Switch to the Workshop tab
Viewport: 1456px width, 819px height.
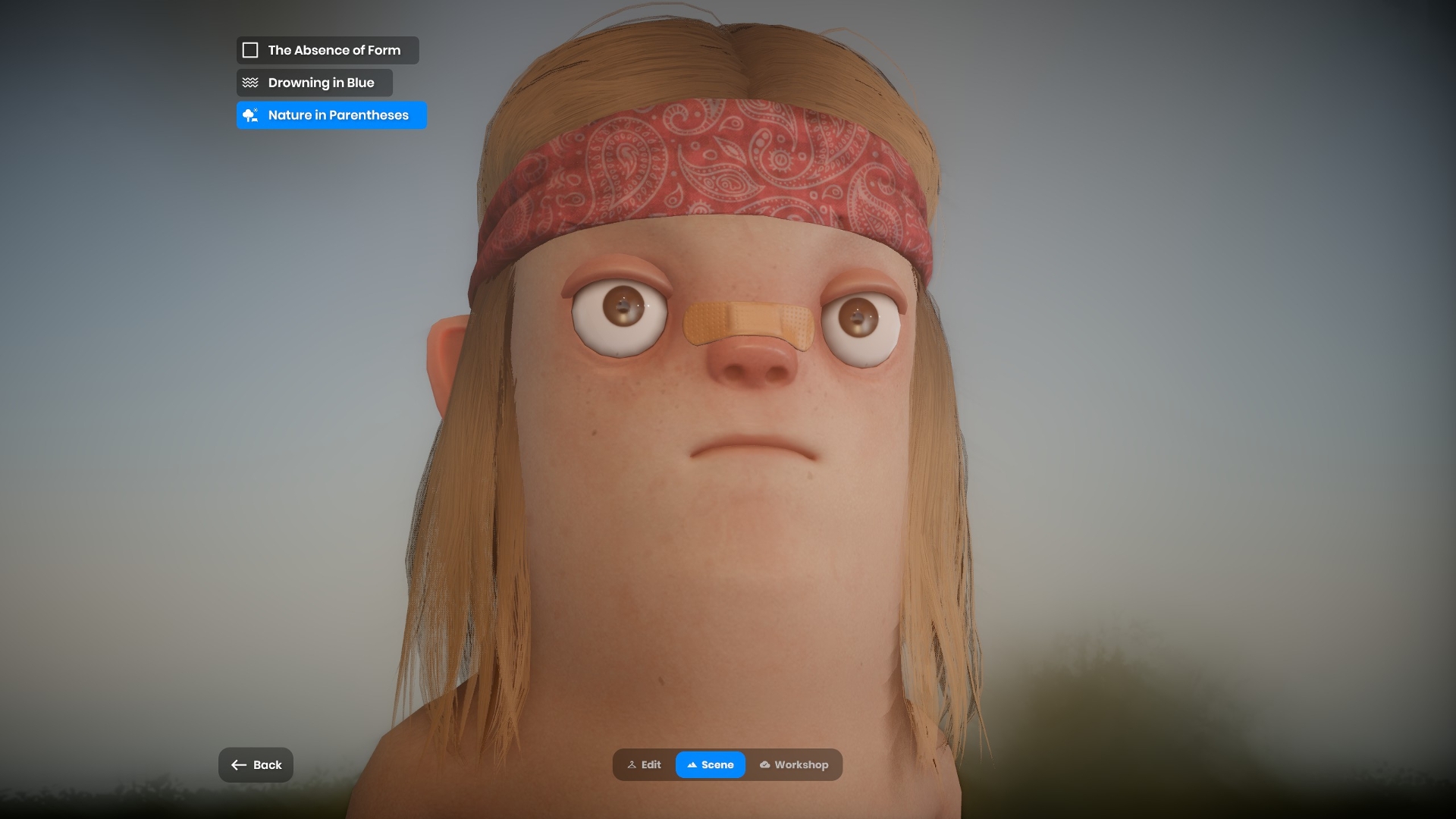[x=793, y=764]
